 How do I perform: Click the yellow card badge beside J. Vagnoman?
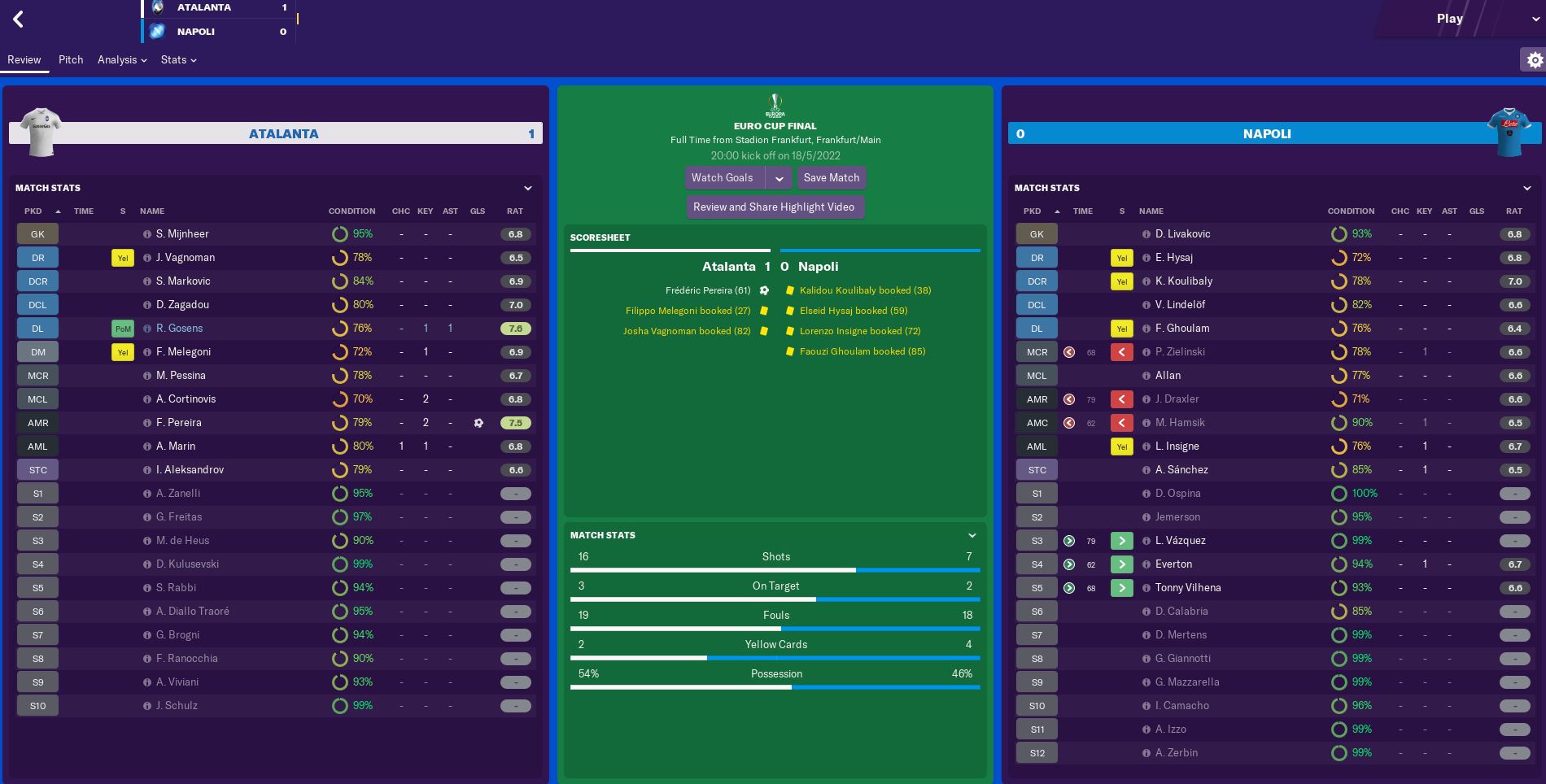(122, 257)
